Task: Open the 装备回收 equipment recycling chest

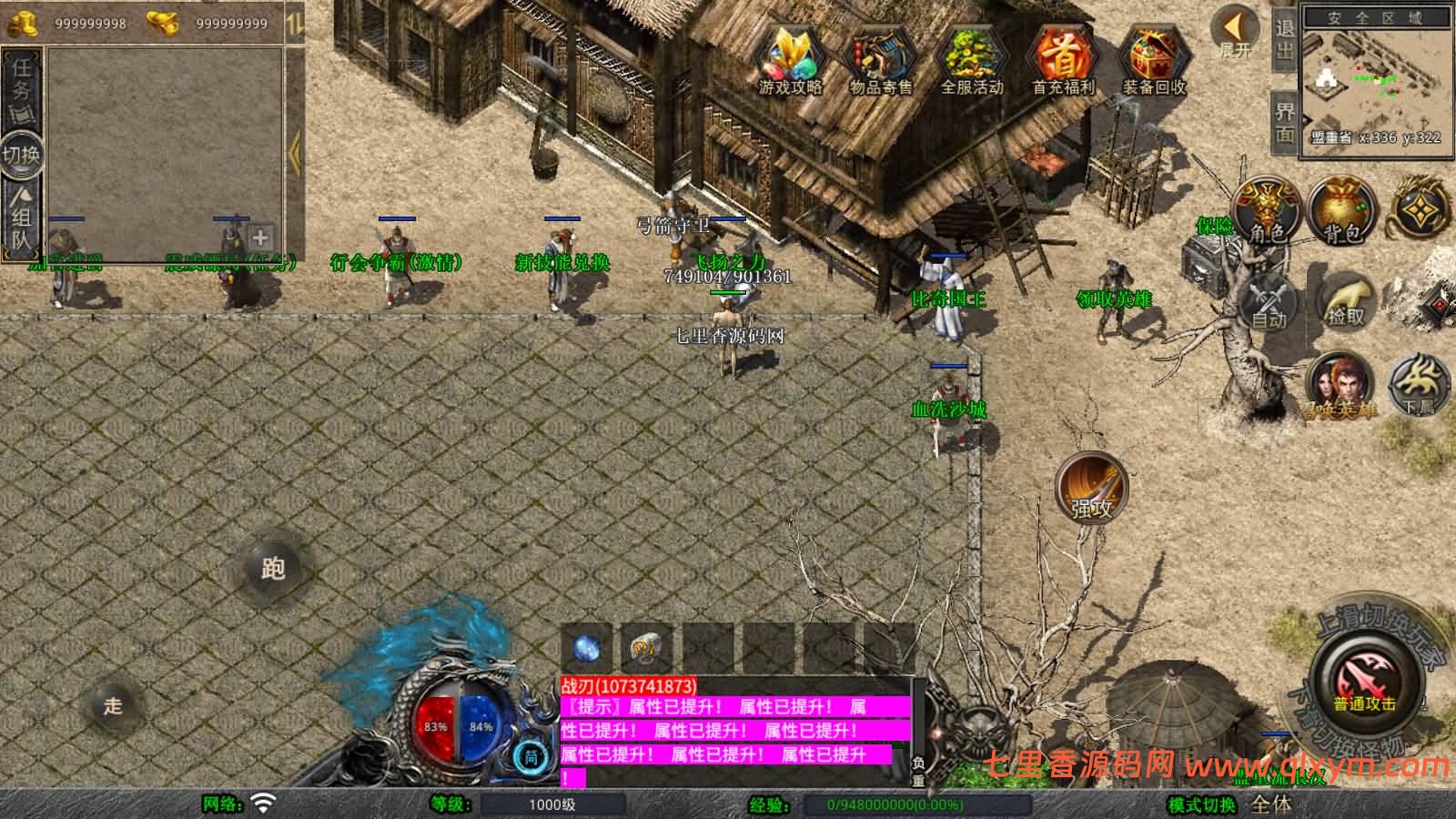Action: (1153, 59)
